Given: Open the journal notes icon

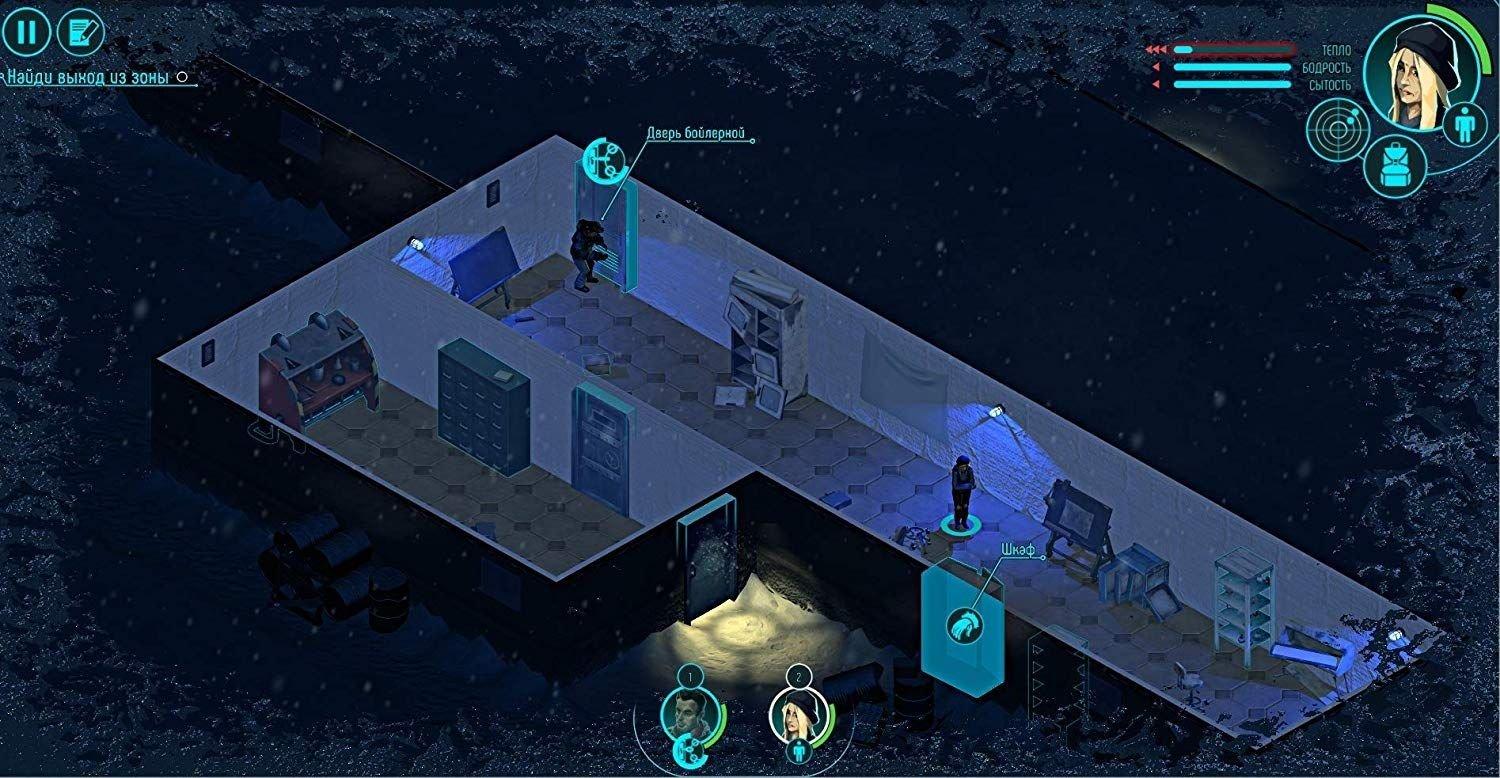Looking at the screenshot, I should [x=81, y=33].
